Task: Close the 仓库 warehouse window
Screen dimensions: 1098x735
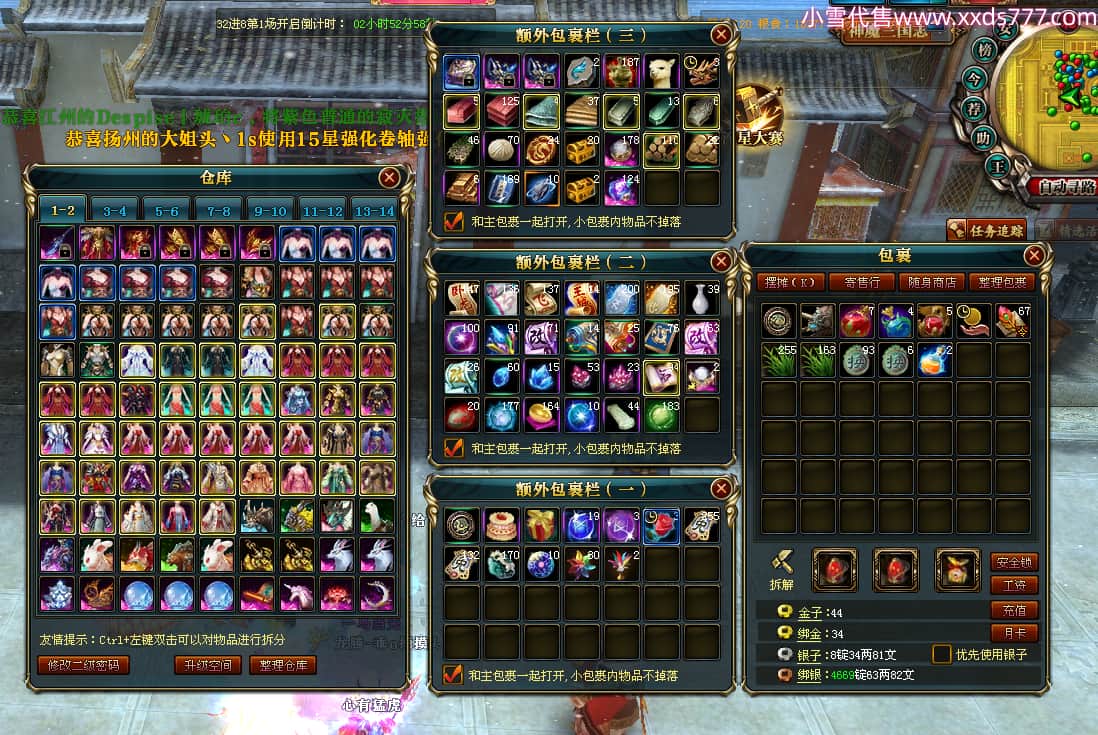Action: tap(390, 178)
